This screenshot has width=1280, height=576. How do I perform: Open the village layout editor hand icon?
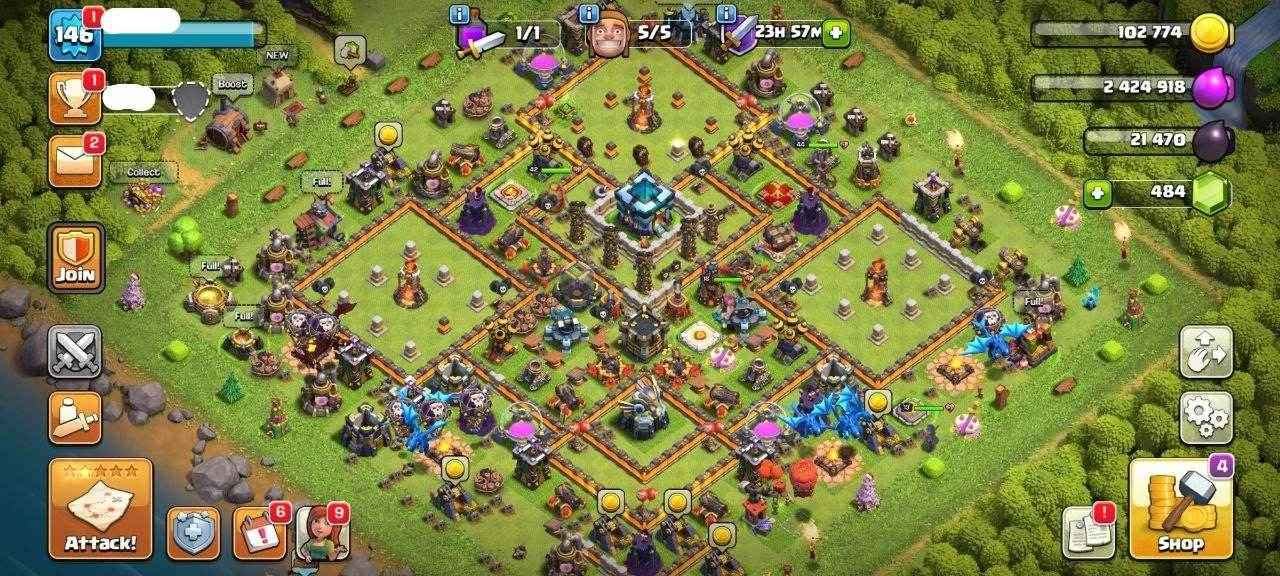(x=1206, y=351)
